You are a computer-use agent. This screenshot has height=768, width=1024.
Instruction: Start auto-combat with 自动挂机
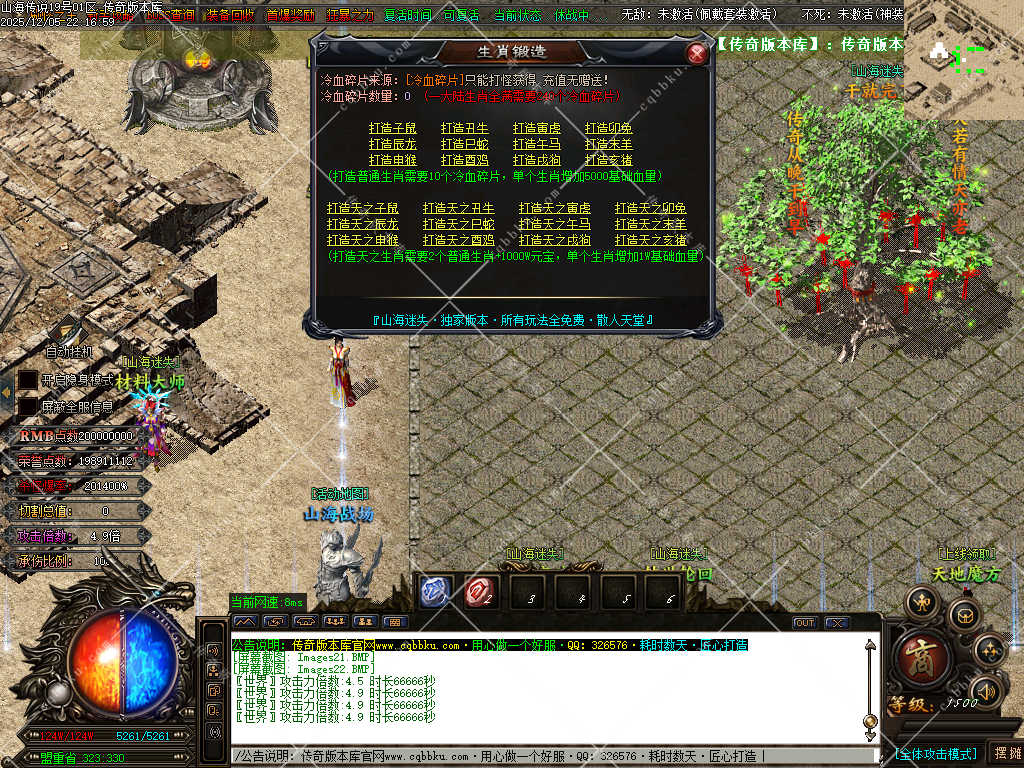point(69,351)
